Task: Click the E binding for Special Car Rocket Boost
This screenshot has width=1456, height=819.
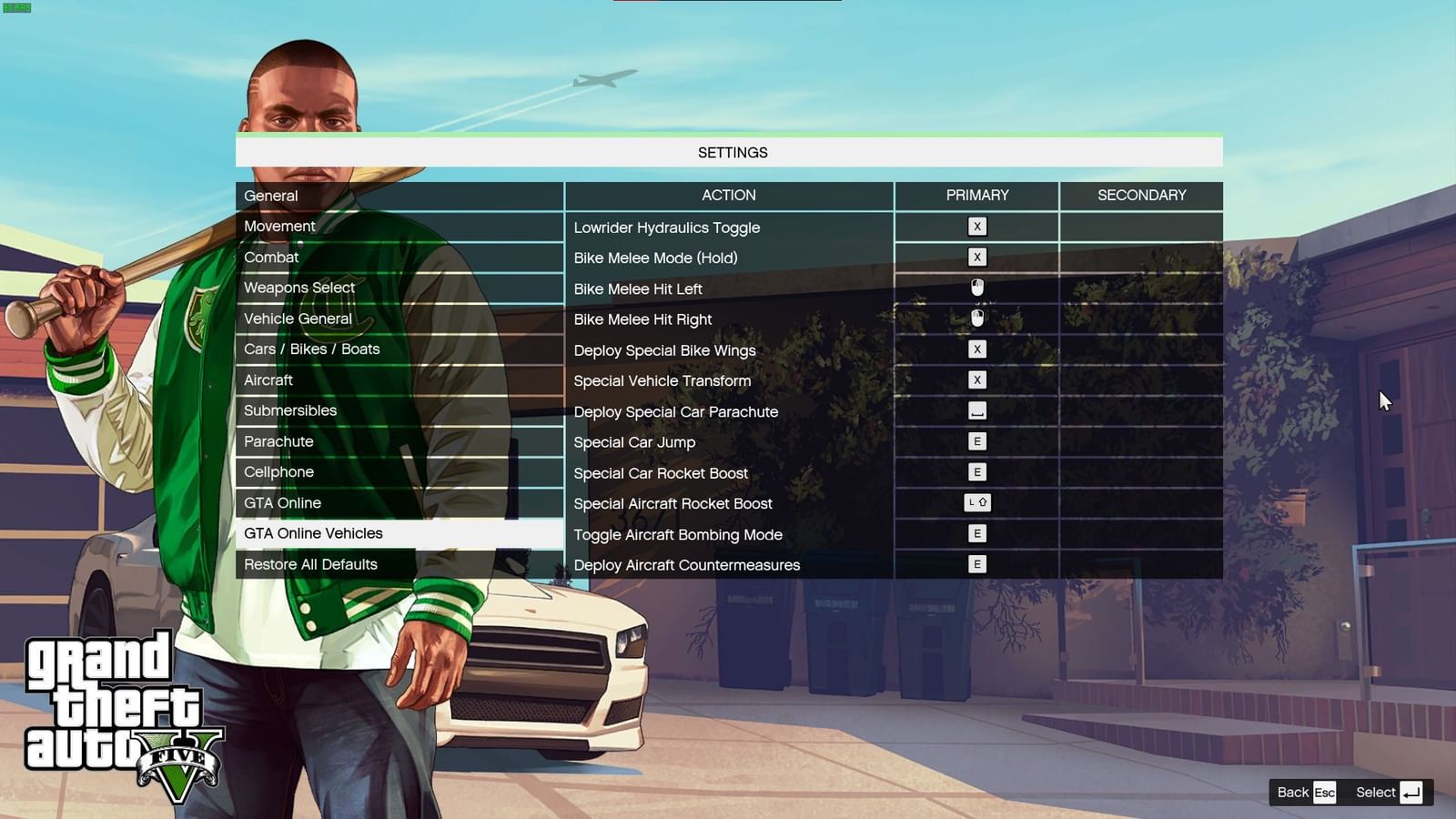Action: 976,472
